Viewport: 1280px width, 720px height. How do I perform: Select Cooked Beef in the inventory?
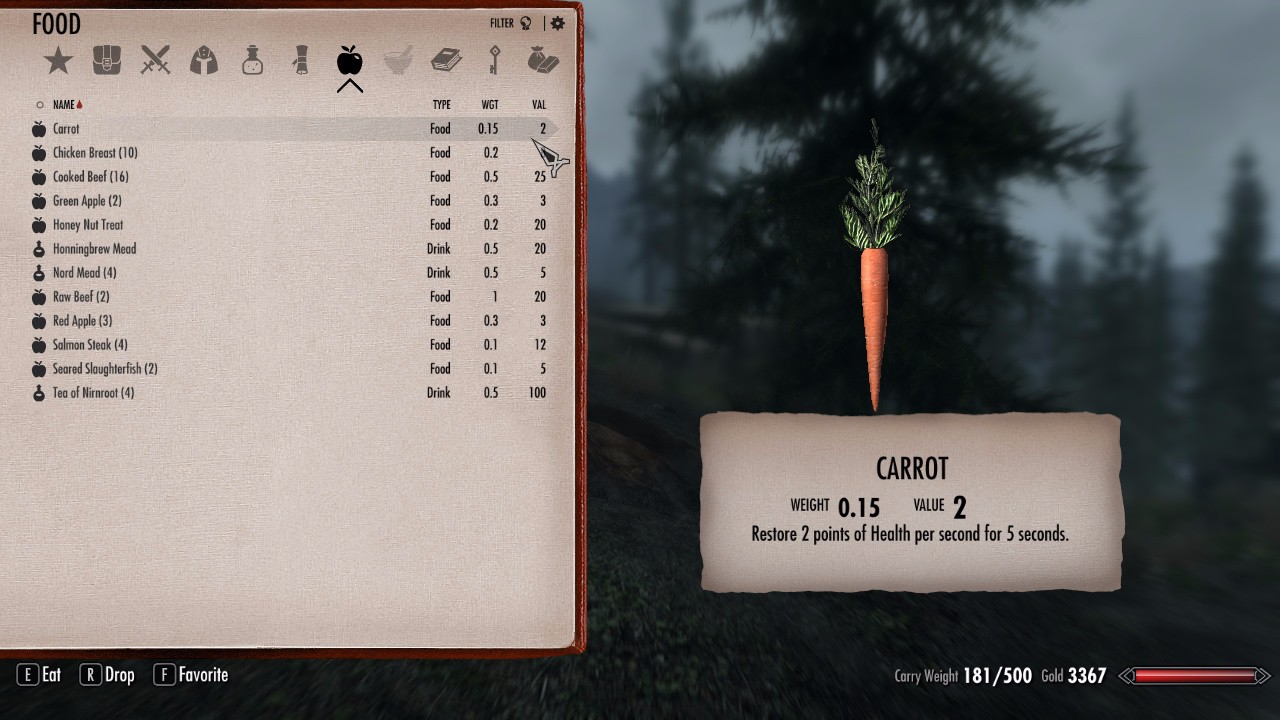pos(90,177)
